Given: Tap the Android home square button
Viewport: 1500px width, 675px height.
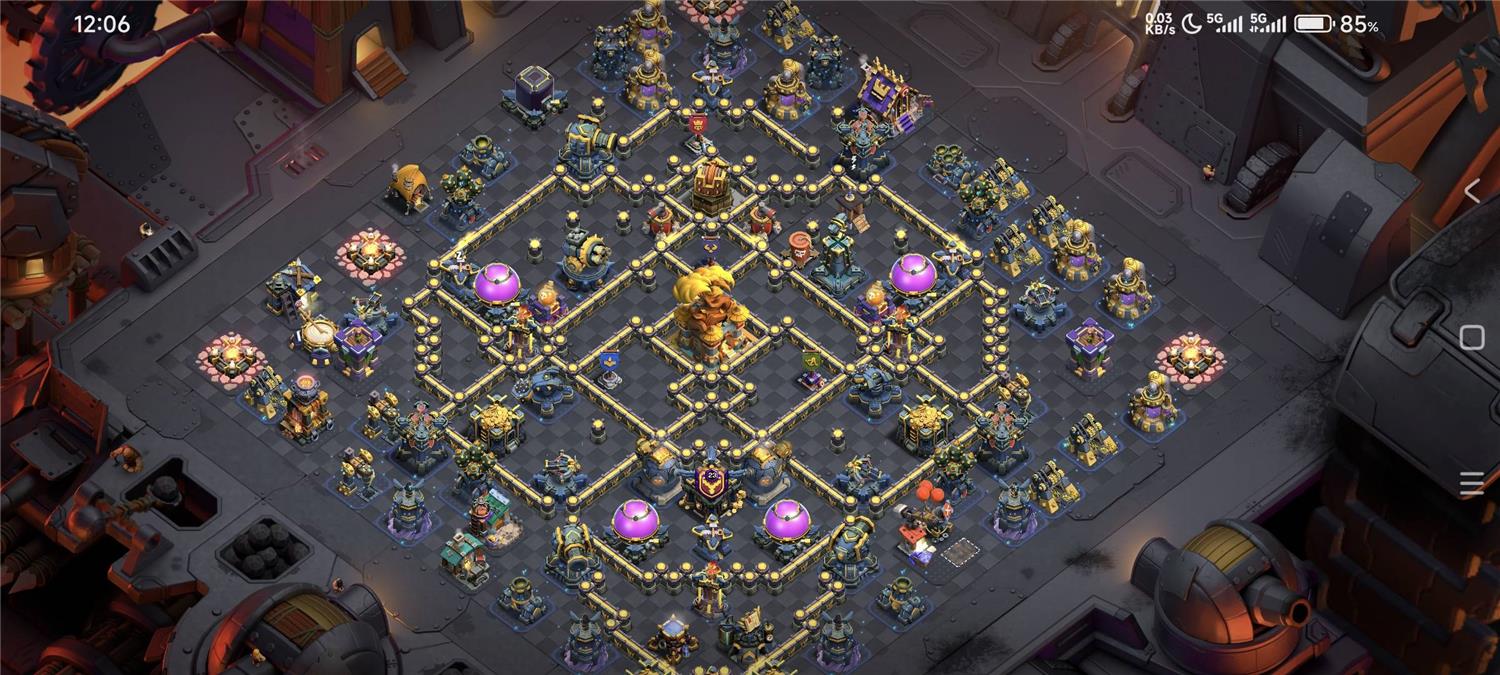Looking at the screenshot, I should point(1471,337).
